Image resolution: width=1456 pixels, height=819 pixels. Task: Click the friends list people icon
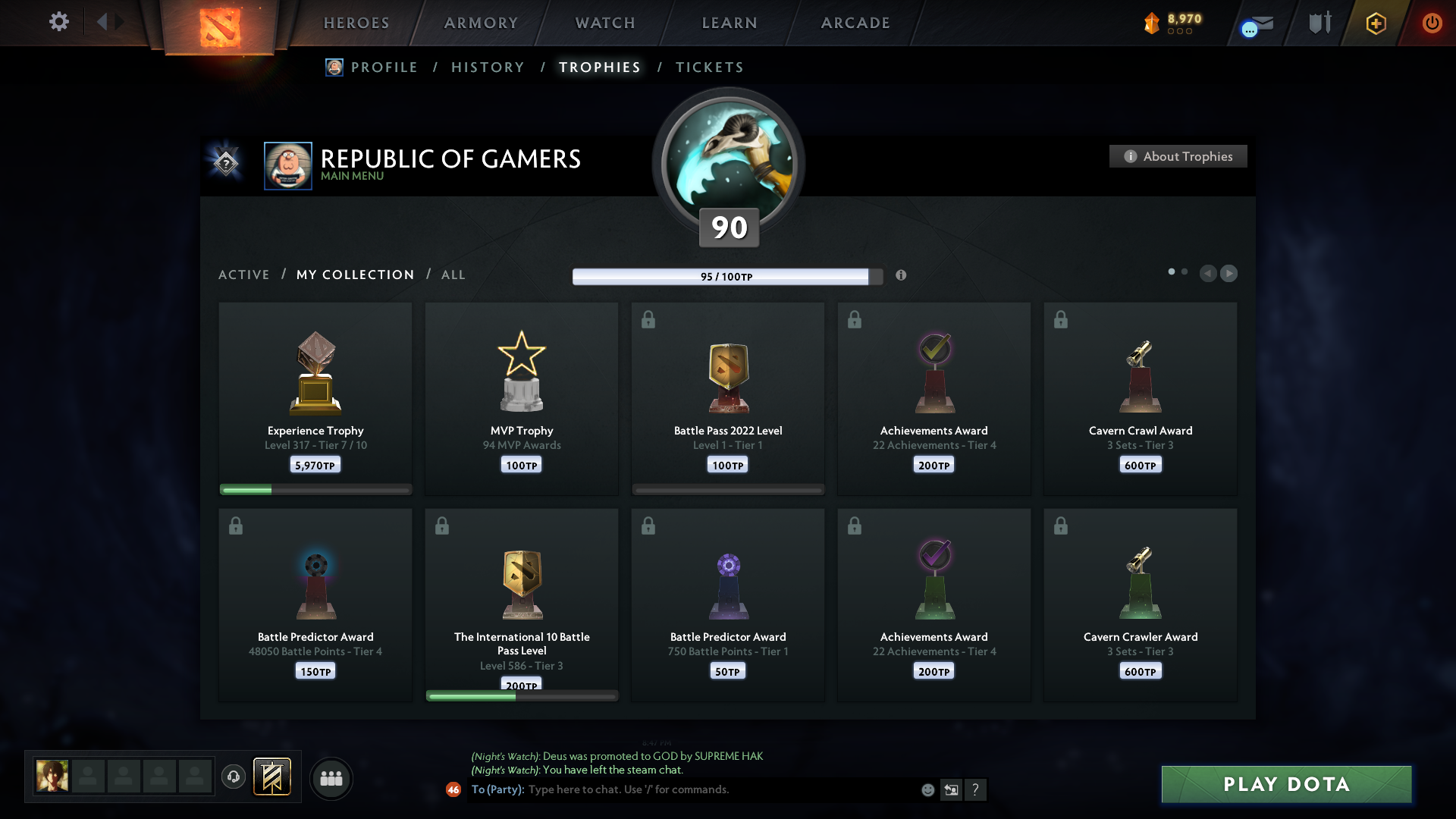331,778
